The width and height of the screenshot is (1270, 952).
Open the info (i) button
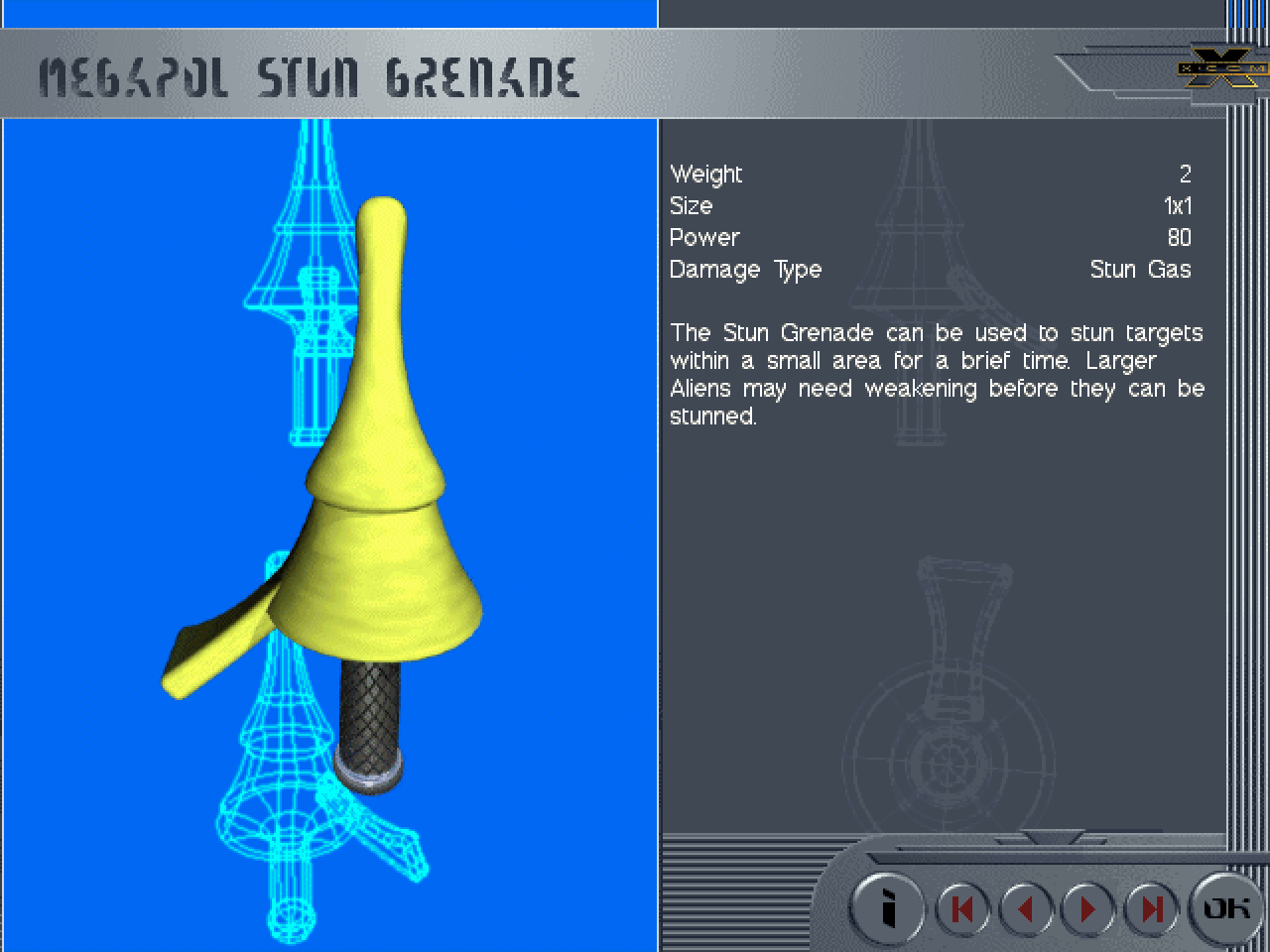(x=888, y=907)
